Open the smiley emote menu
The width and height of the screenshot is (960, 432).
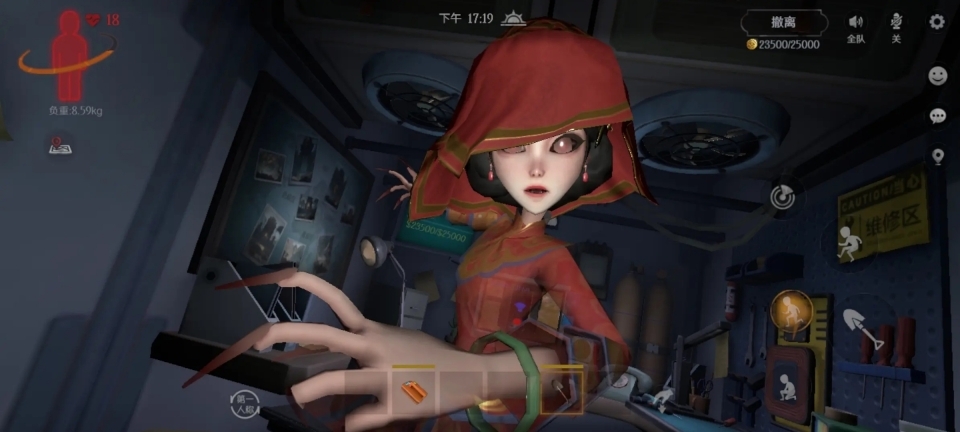coord(938,75)
